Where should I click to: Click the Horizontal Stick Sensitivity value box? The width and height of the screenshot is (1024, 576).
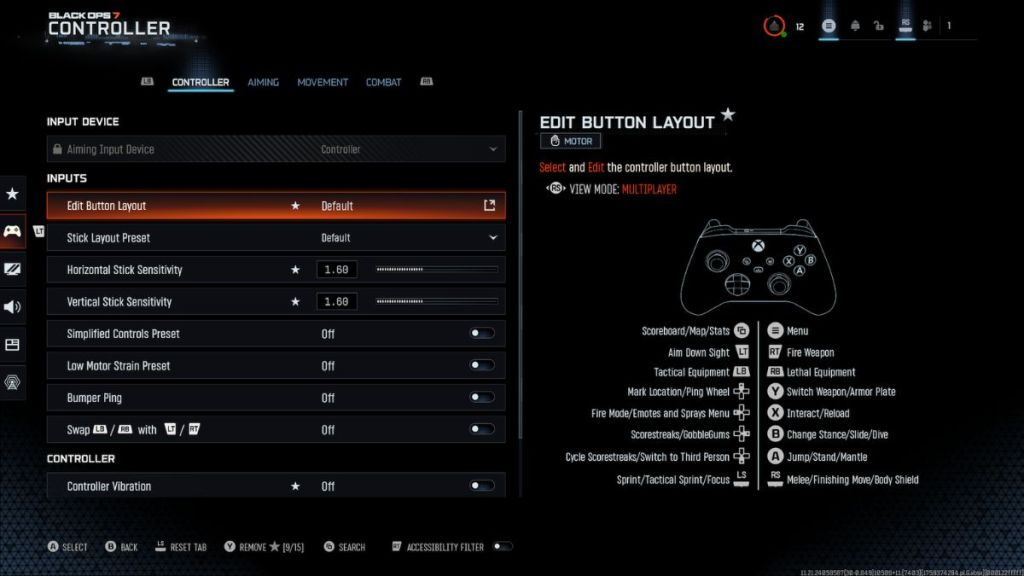337,270
